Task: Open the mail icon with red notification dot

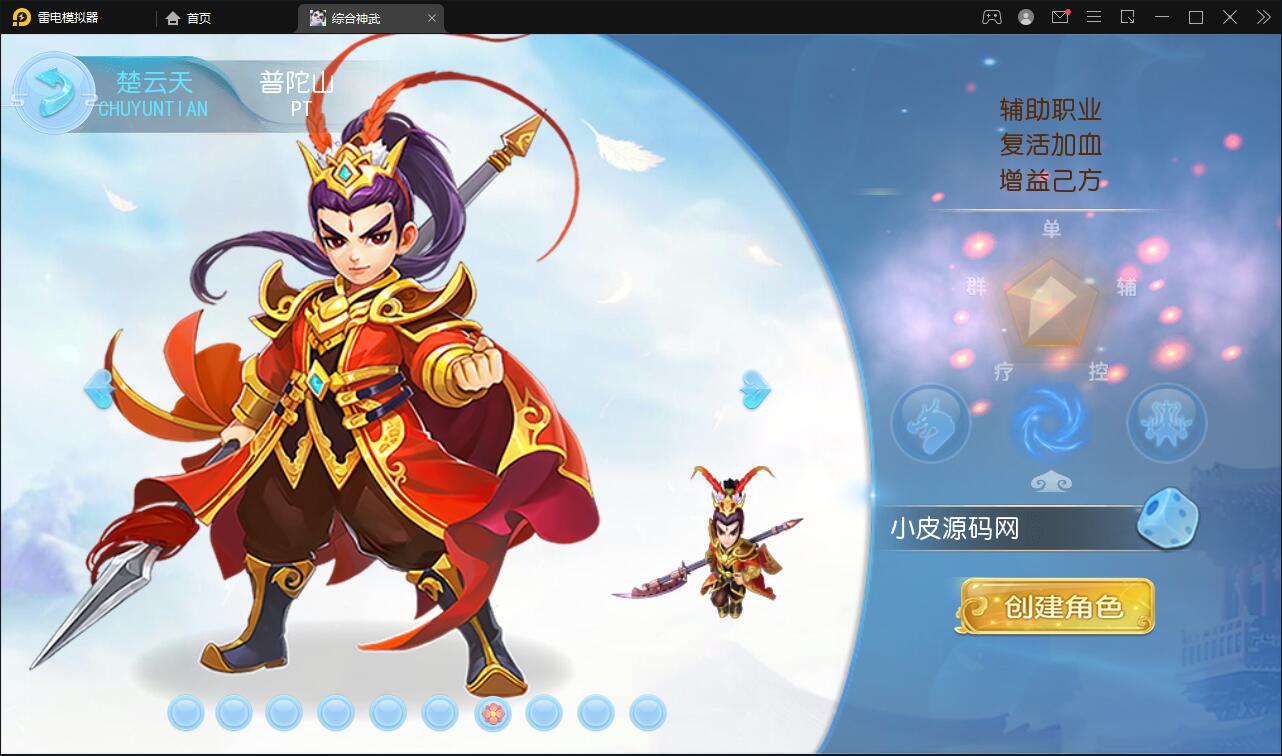Action: (x=1060, y=17)
